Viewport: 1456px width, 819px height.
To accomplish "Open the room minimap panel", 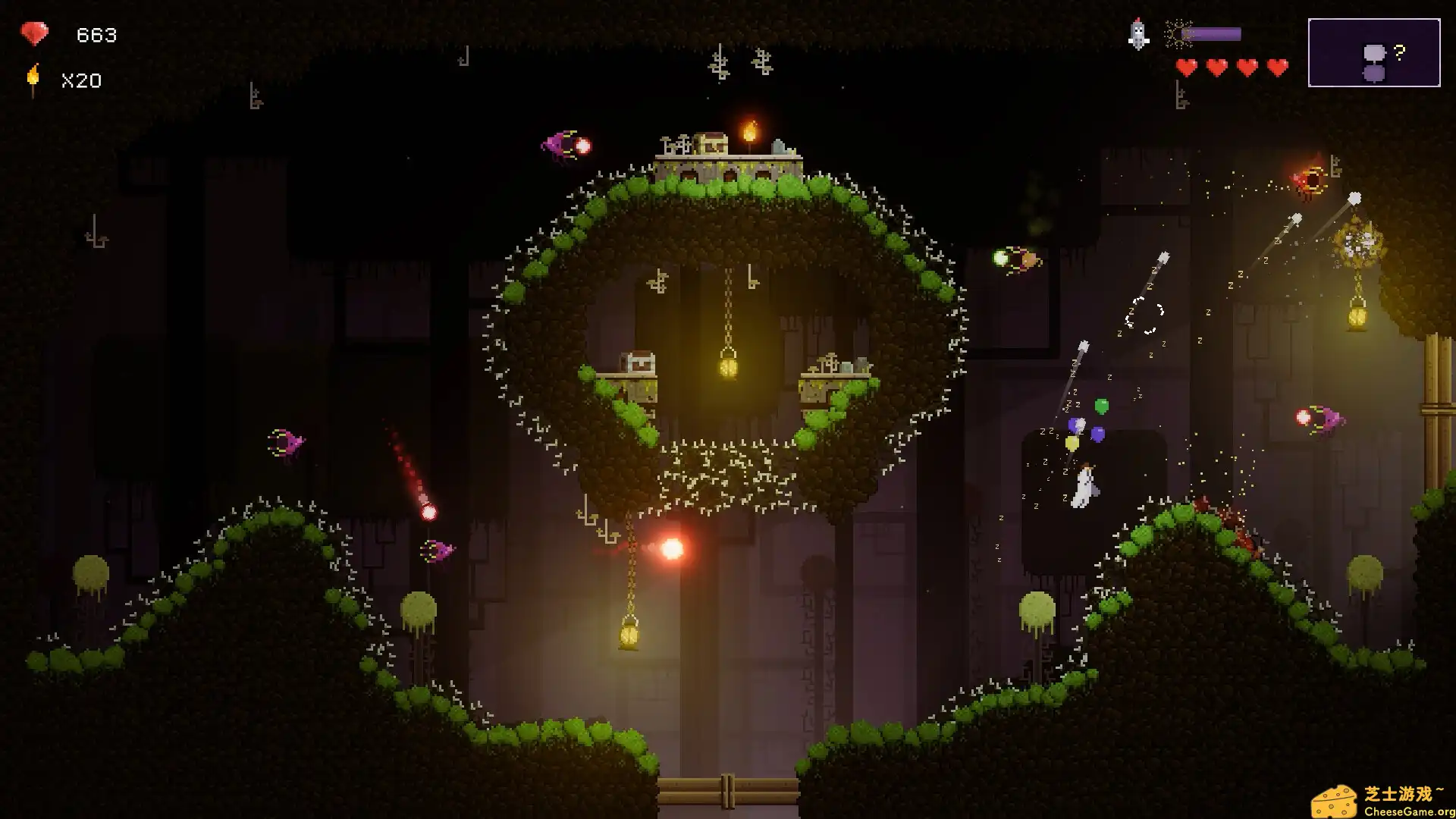I will tap(1373, 52).
